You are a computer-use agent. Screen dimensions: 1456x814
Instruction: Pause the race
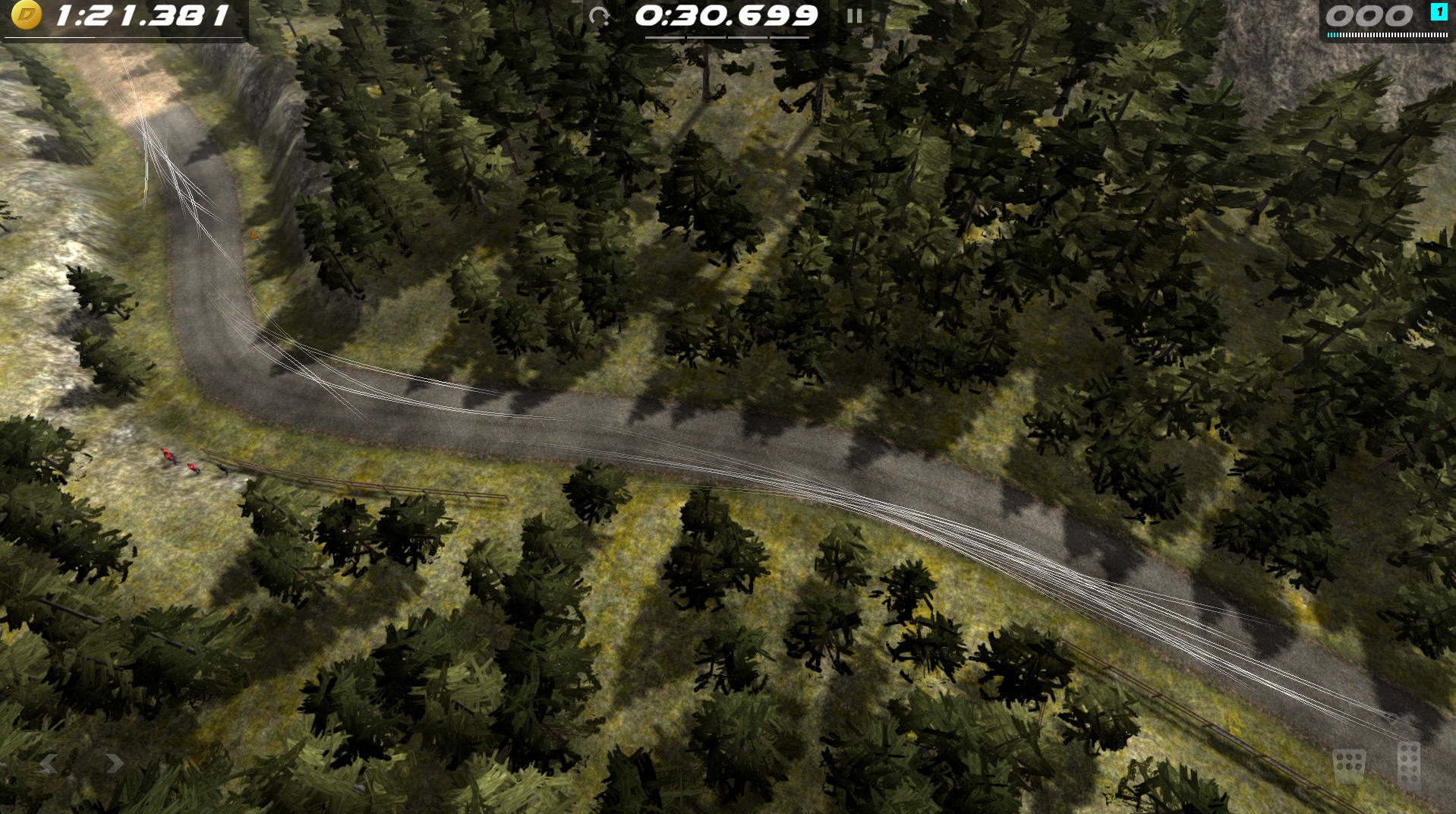854,16
